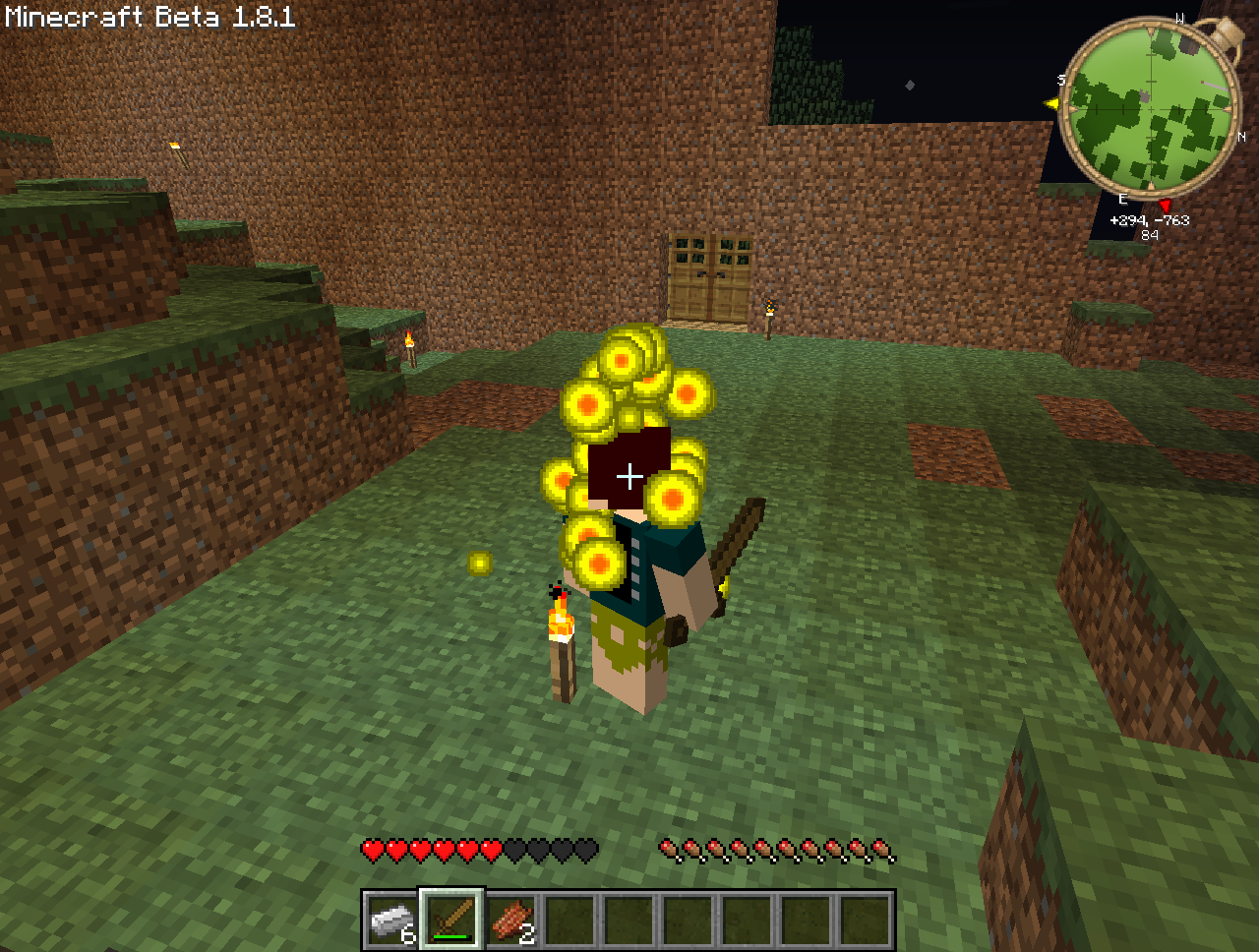1259x952 pixels.
Task: Click the circular minimap
Action: point(1150,108)
